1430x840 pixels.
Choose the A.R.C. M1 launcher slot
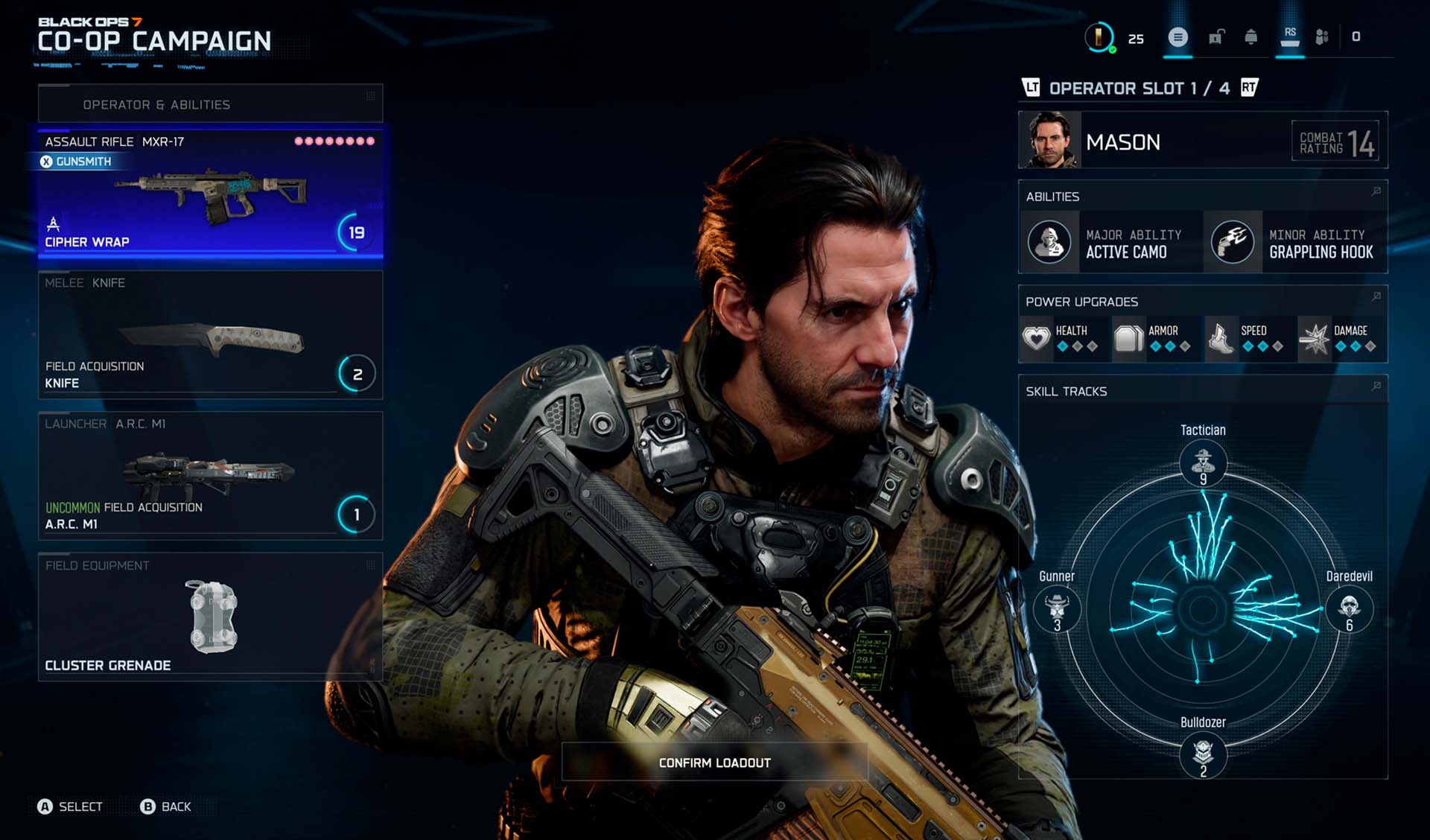pyautogui.click(x=211, y=476)
